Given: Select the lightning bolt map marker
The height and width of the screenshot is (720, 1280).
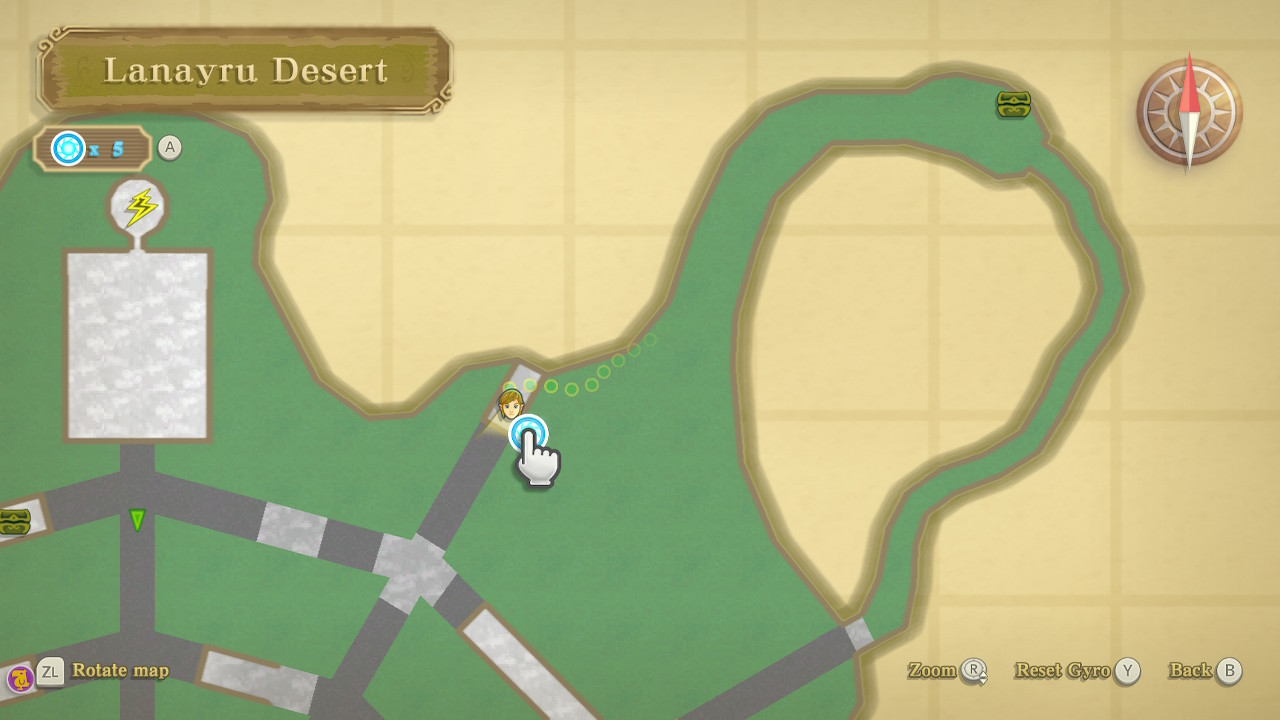Looking at the screenshot, I should click(139, 207).
